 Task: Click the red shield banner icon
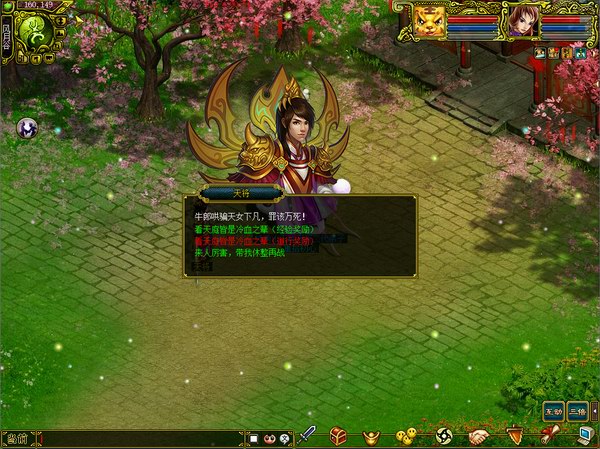pyautogui.click(x=515, y=436)
